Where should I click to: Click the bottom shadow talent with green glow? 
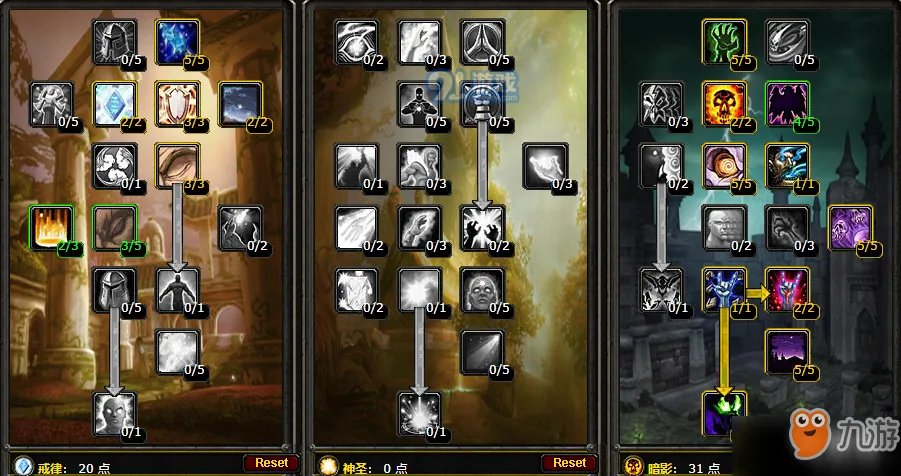pos(724,413)
